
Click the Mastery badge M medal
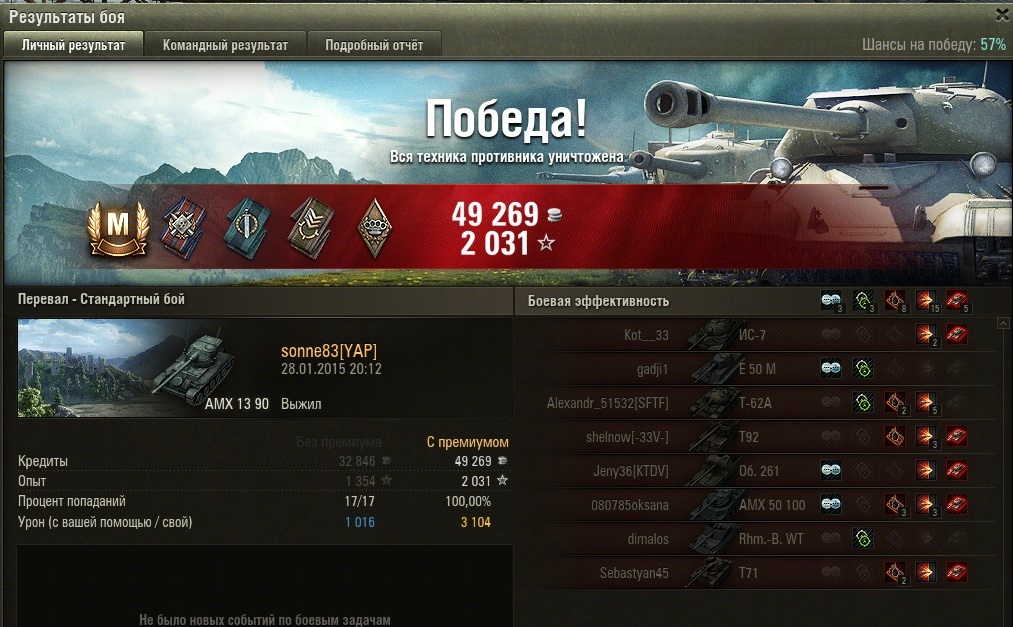pos(118,228)
